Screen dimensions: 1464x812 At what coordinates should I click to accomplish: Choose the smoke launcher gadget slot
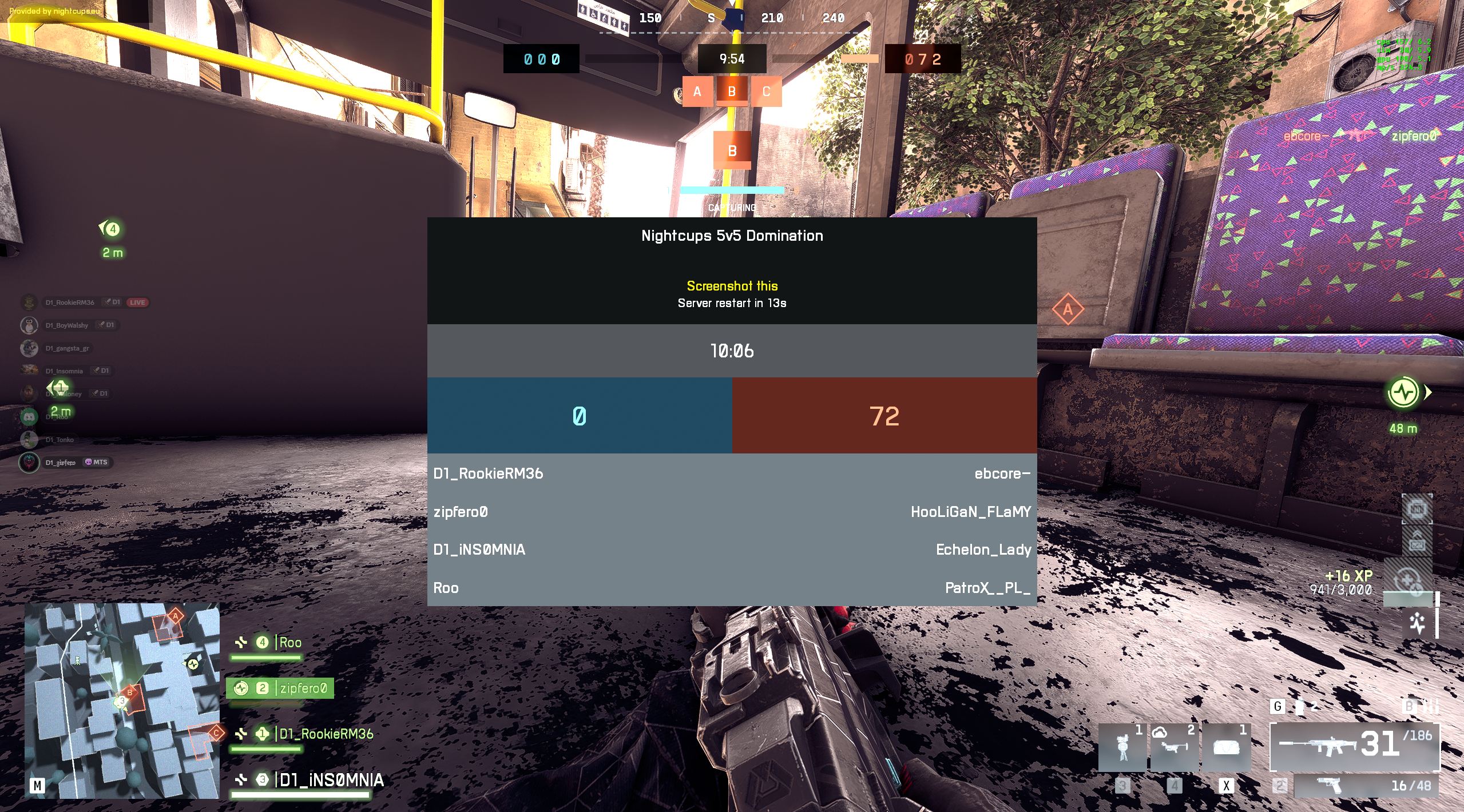[x=1174, y=747]
